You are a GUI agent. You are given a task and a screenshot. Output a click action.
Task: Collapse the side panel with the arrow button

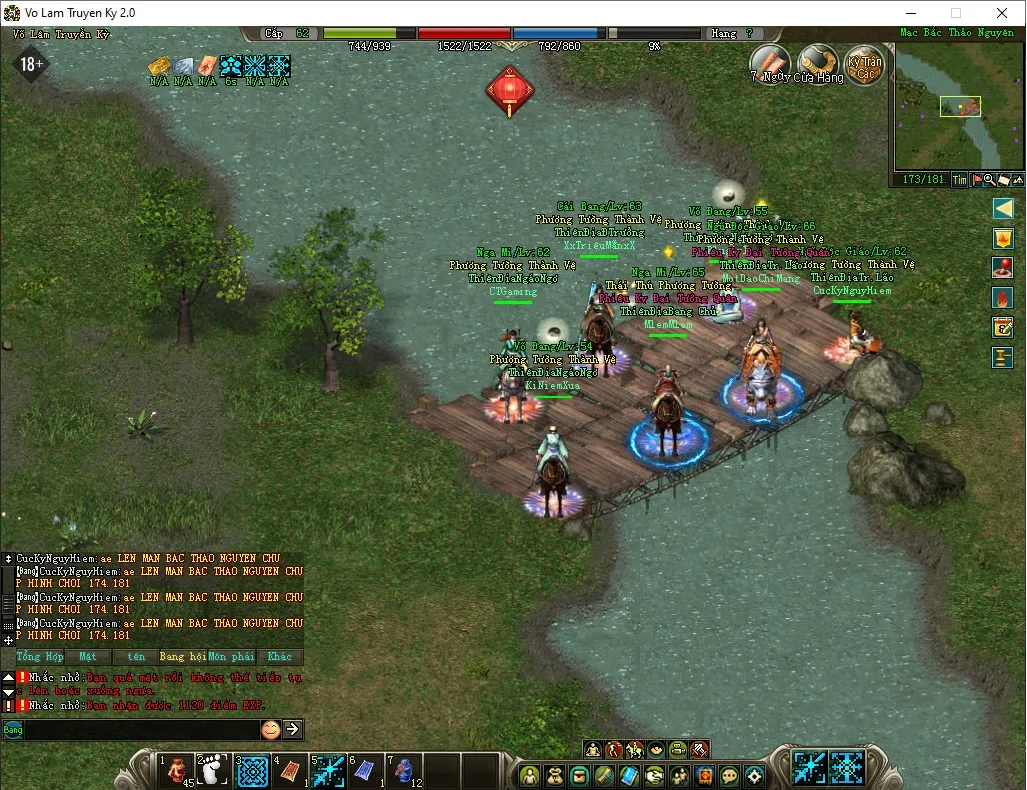[x=1003, y=208]
